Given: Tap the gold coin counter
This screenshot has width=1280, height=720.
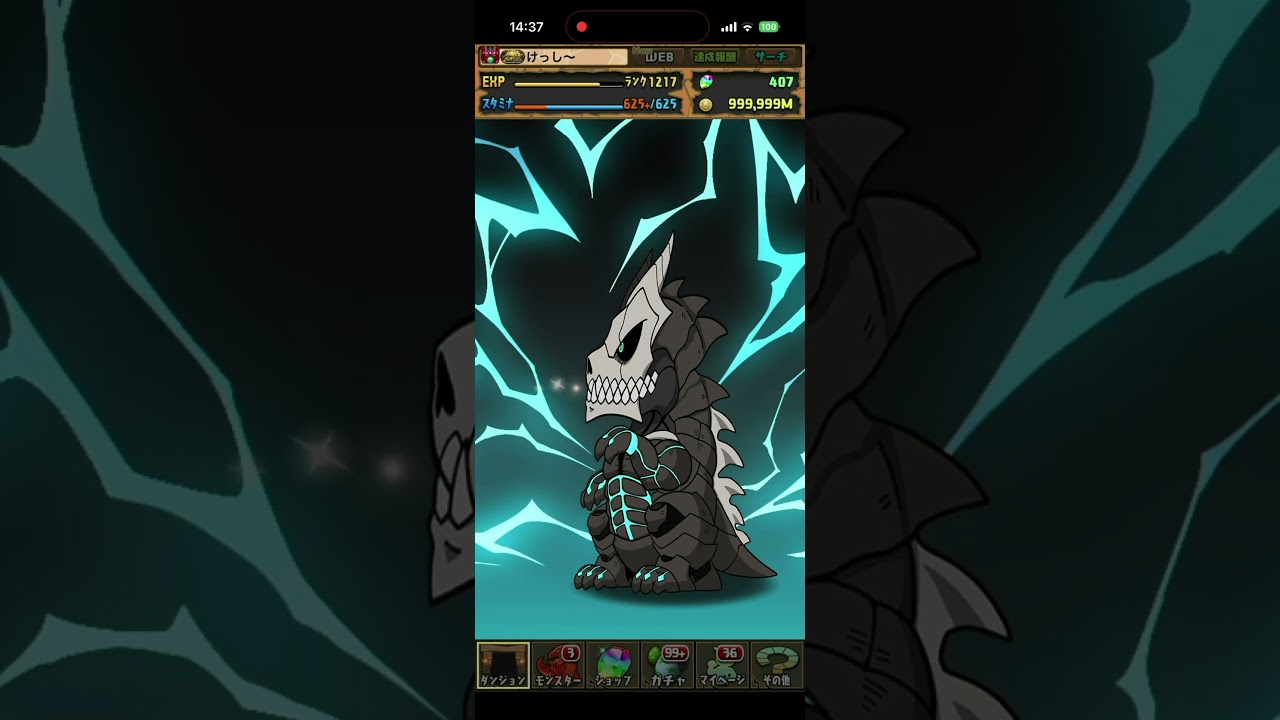Looking at the screenshot, I should (746, 104).
